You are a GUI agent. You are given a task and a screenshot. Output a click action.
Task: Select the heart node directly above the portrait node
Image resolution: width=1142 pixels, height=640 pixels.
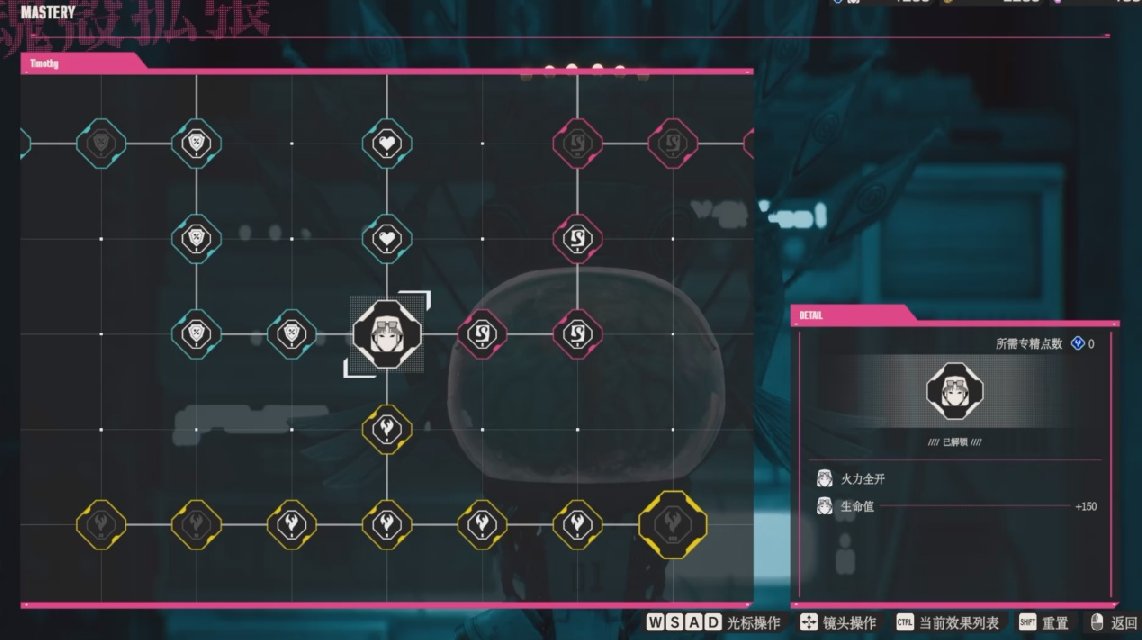click(x=387, y=238)
